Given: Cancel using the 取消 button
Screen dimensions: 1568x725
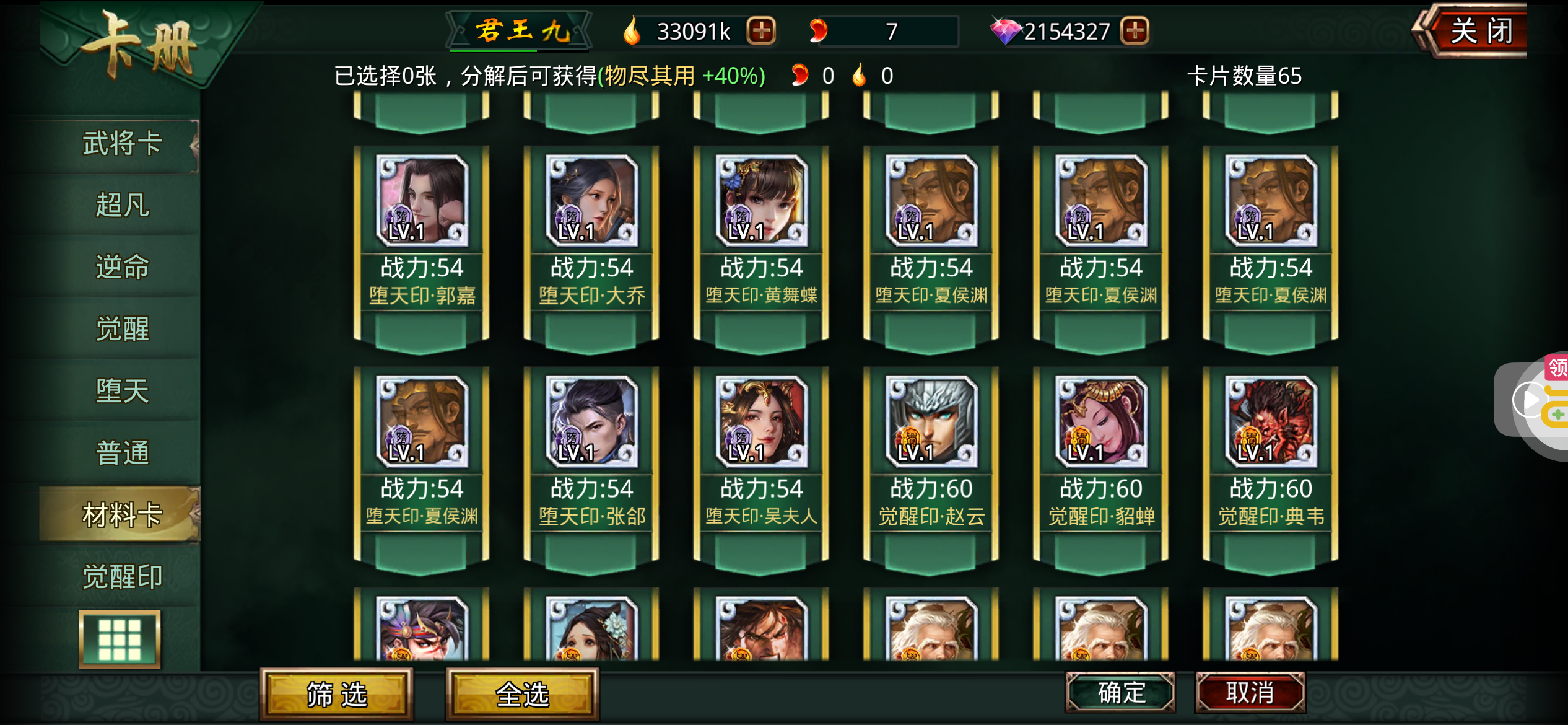Looking at the screenshot, I should [1250, 692].
